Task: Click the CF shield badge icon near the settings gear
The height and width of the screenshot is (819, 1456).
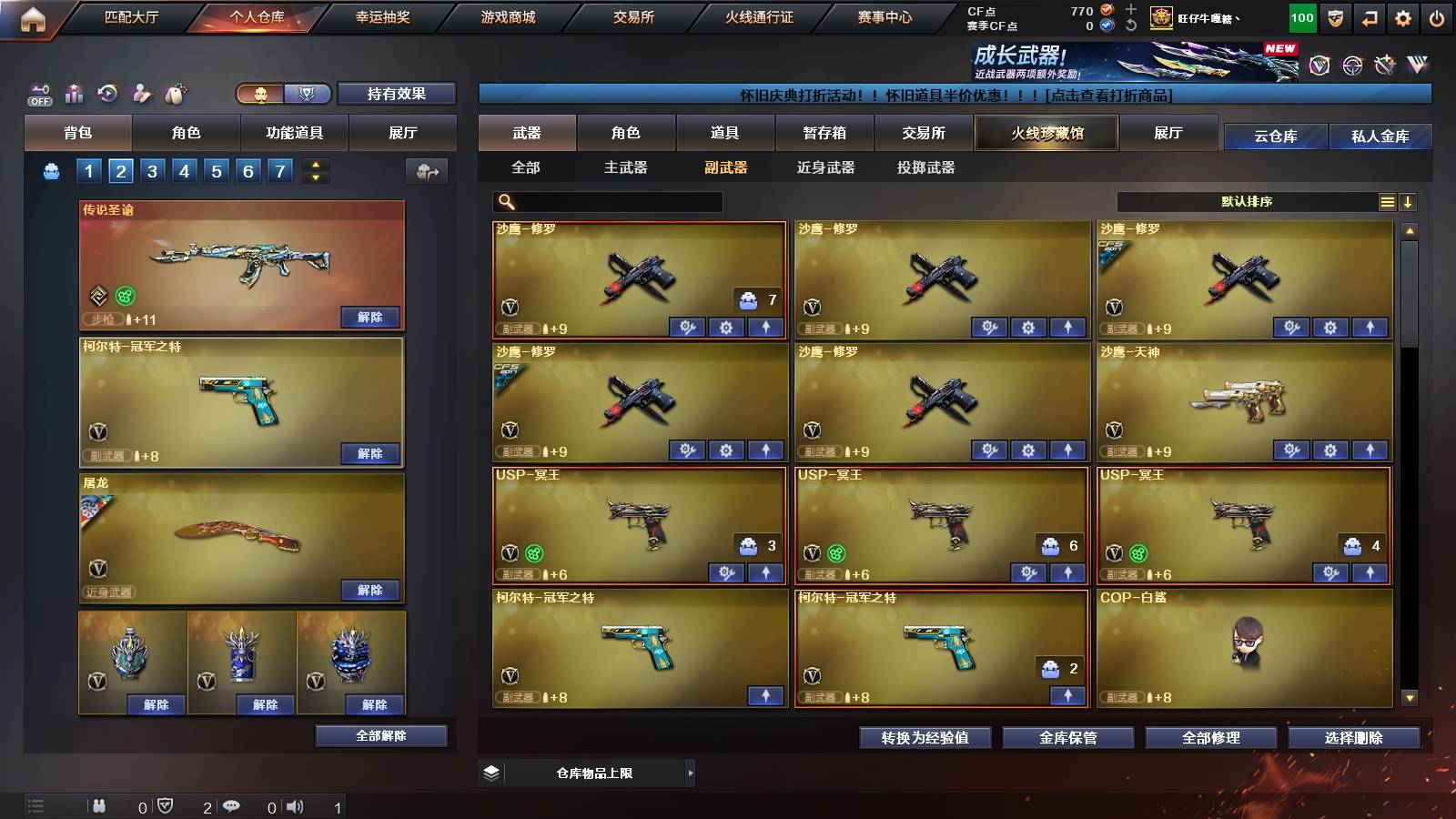Action: (1334, 16)
